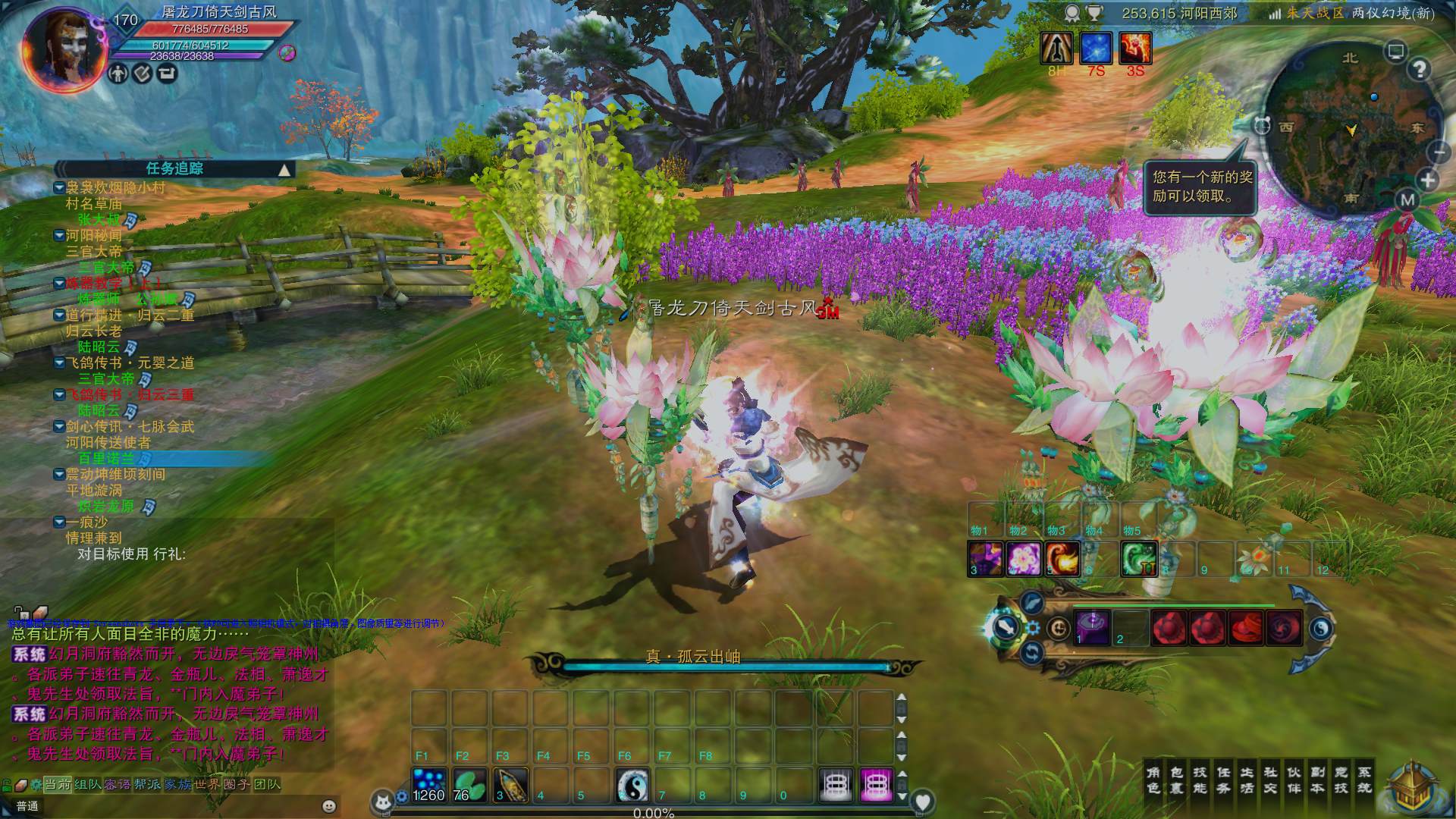The height and width of the screenshot is (819, 1456).
Task: Activate the green swirl skill icon
Action: (x=1138, y=559)
